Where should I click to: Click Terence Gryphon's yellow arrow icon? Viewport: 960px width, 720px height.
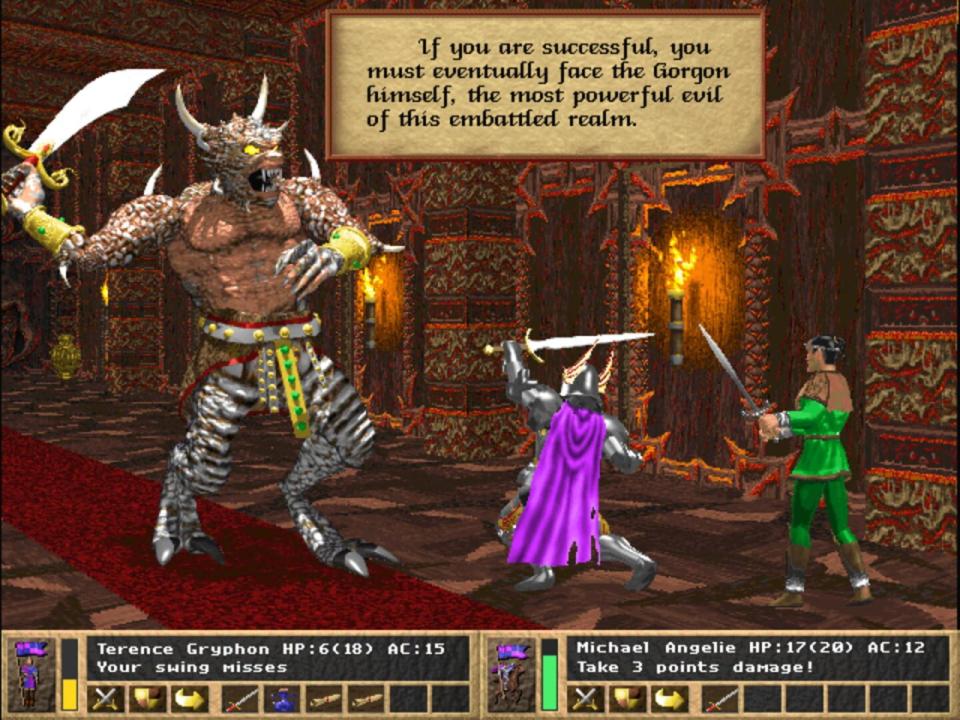click(188, 698)
